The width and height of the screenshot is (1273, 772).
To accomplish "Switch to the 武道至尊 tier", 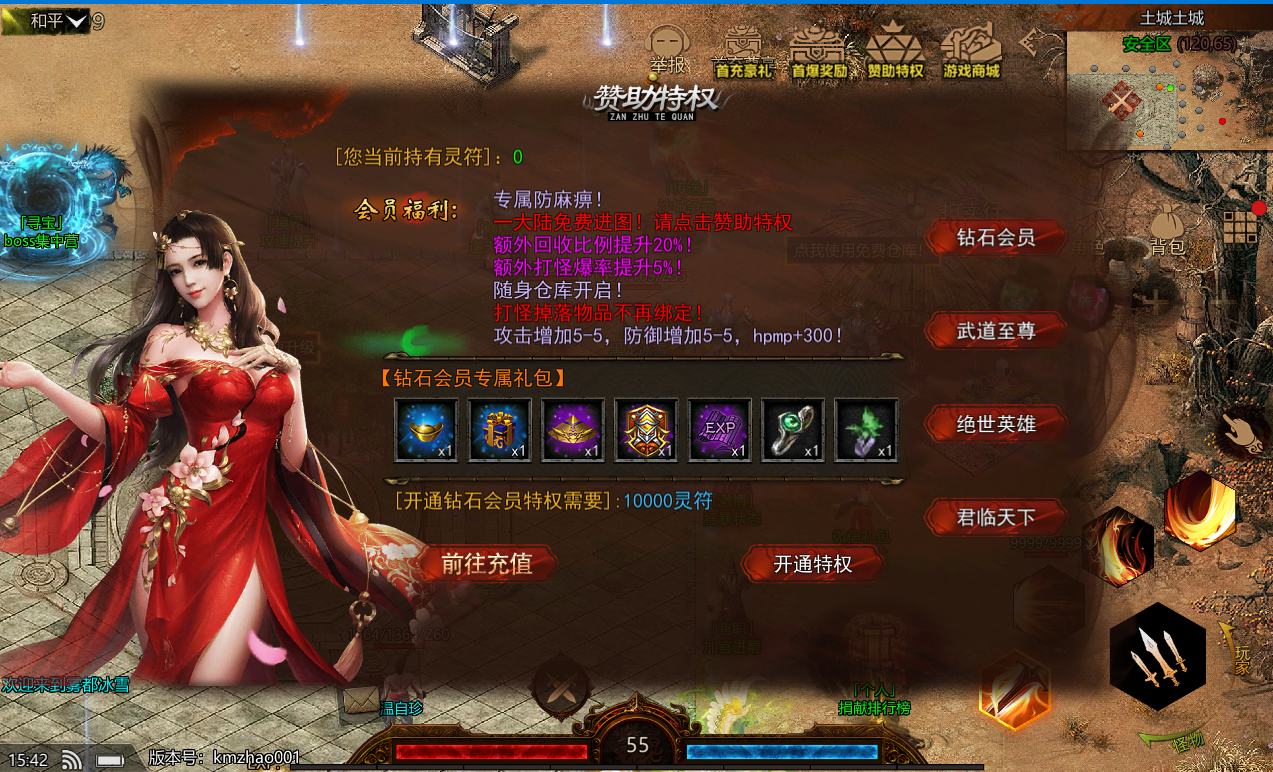I will click(x=995, y=330).
